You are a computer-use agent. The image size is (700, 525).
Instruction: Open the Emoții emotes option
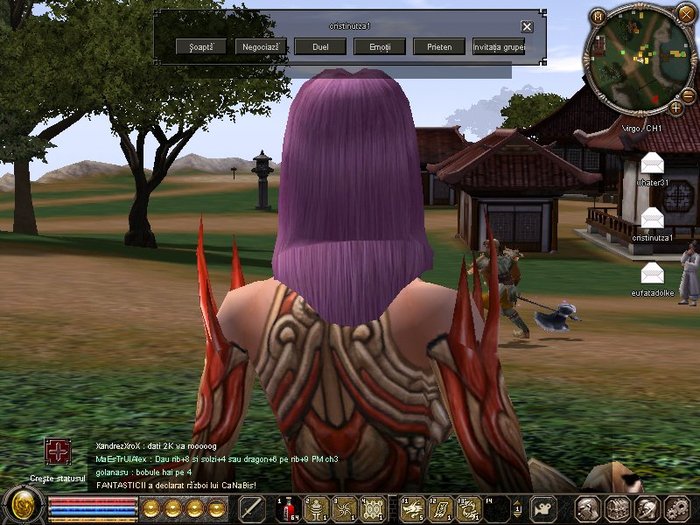click(x=380, y=46)
